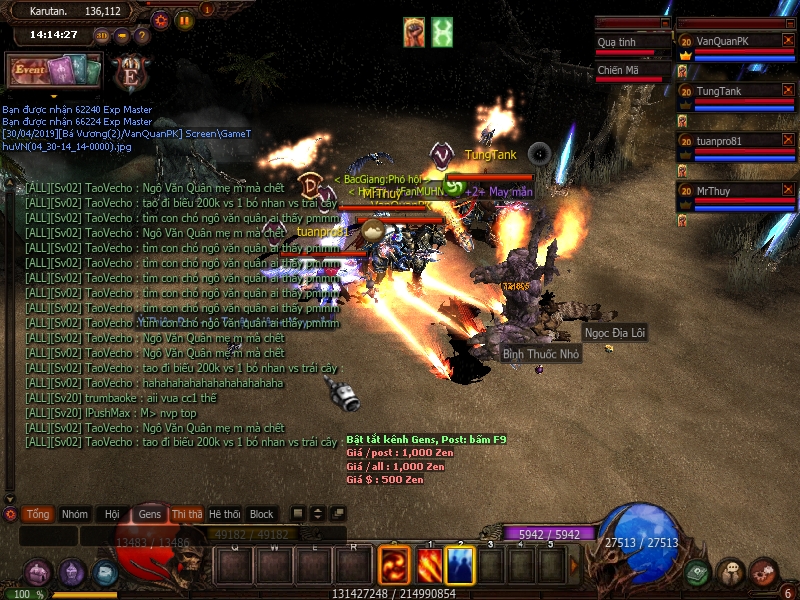Switch chat to the Tổng tab

point(38,514)
